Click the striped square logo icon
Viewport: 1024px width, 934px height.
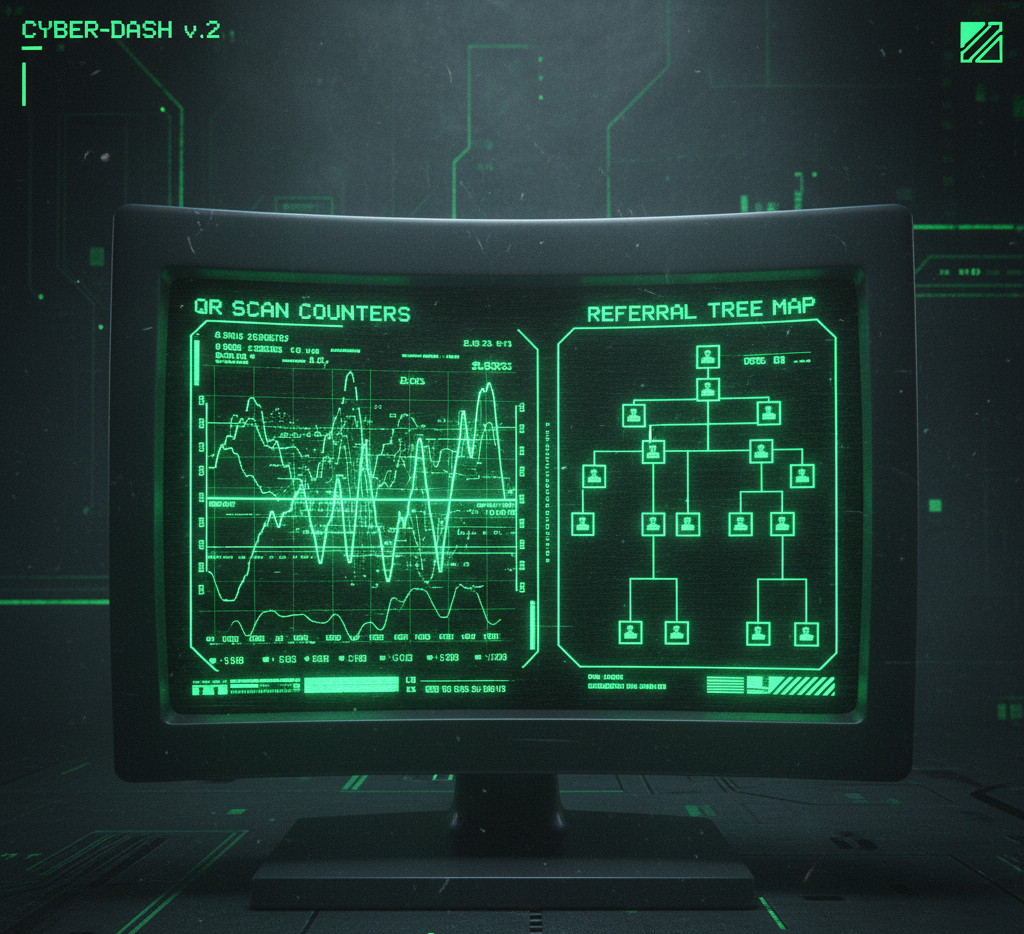point(981,42)
